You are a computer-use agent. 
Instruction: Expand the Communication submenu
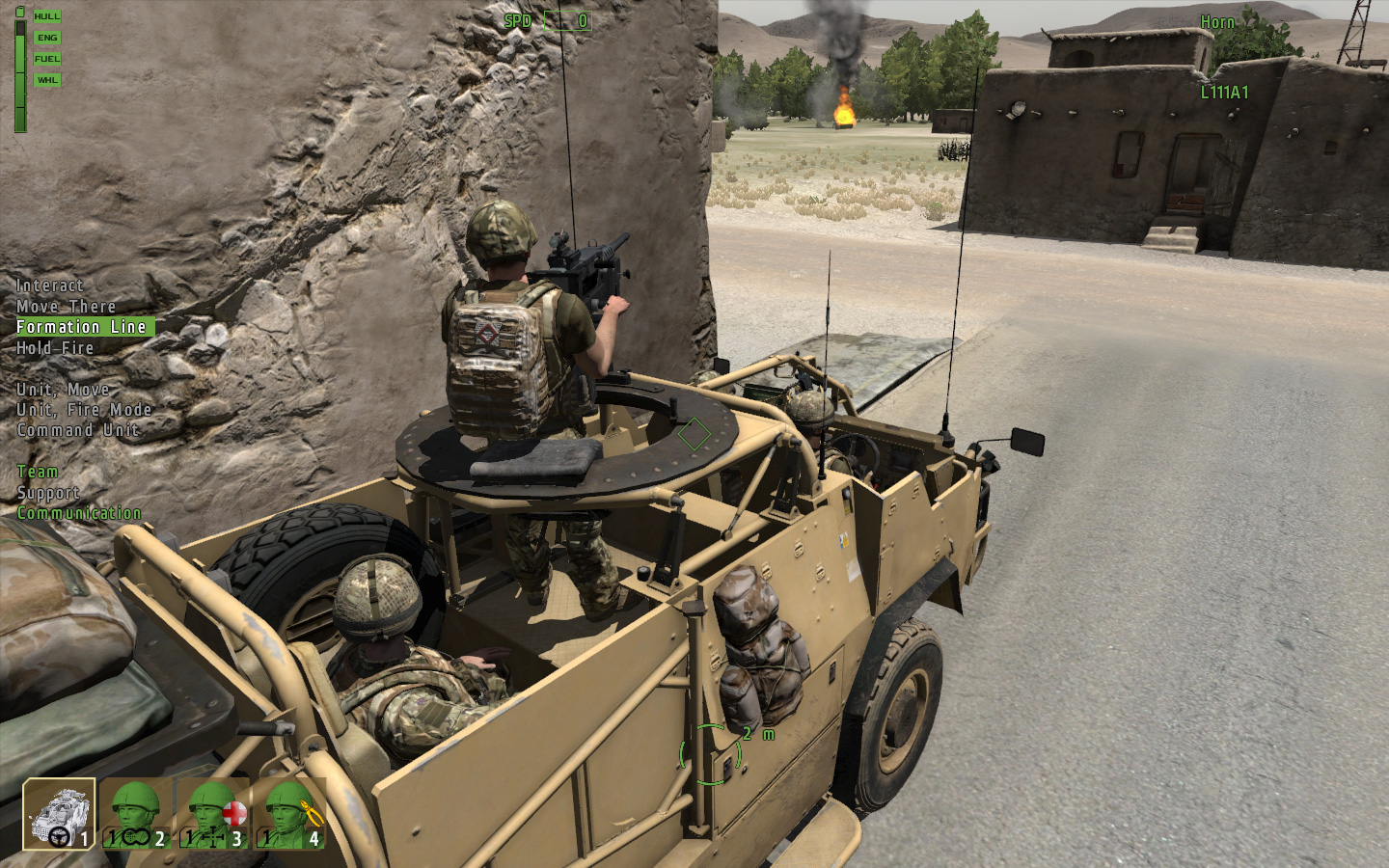77,512
